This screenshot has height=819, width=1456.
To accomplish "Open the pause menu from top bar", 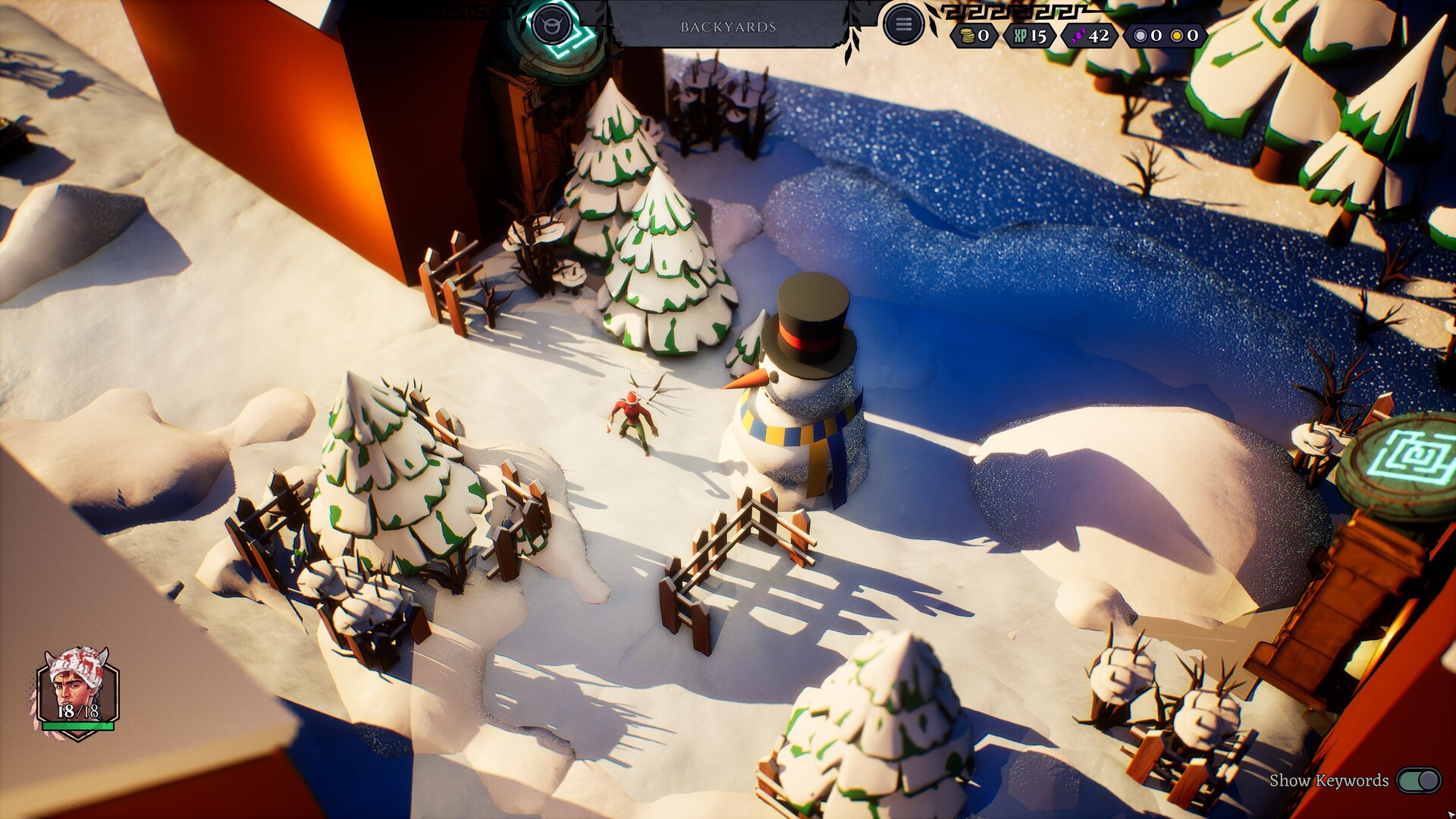I will (x=904, y=22).
